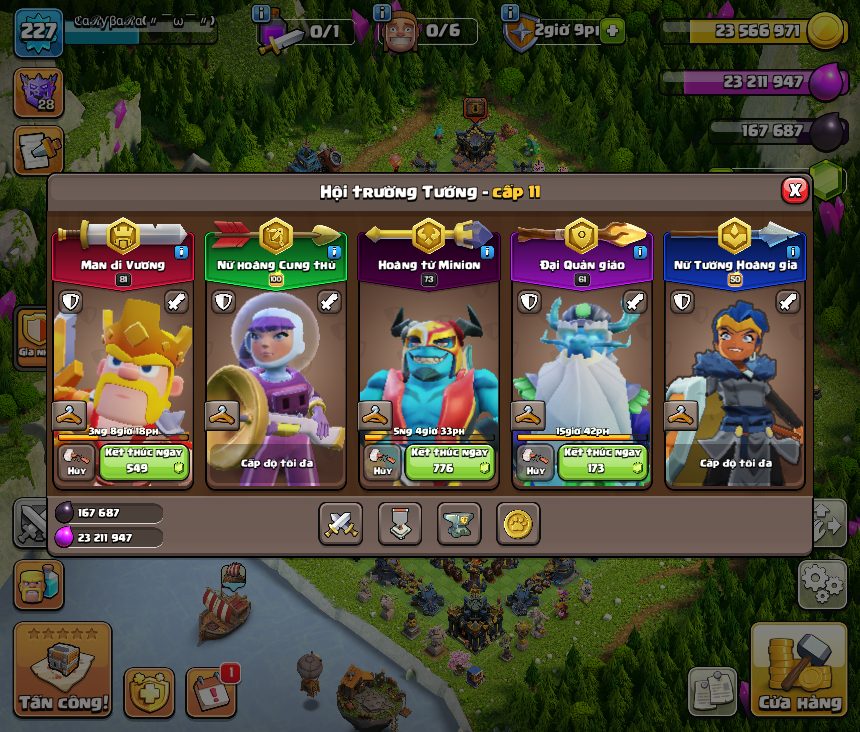Finish the Đại Quản giáo upgrade for 173 gems
The image size is (860, 732).
[603, 462]
